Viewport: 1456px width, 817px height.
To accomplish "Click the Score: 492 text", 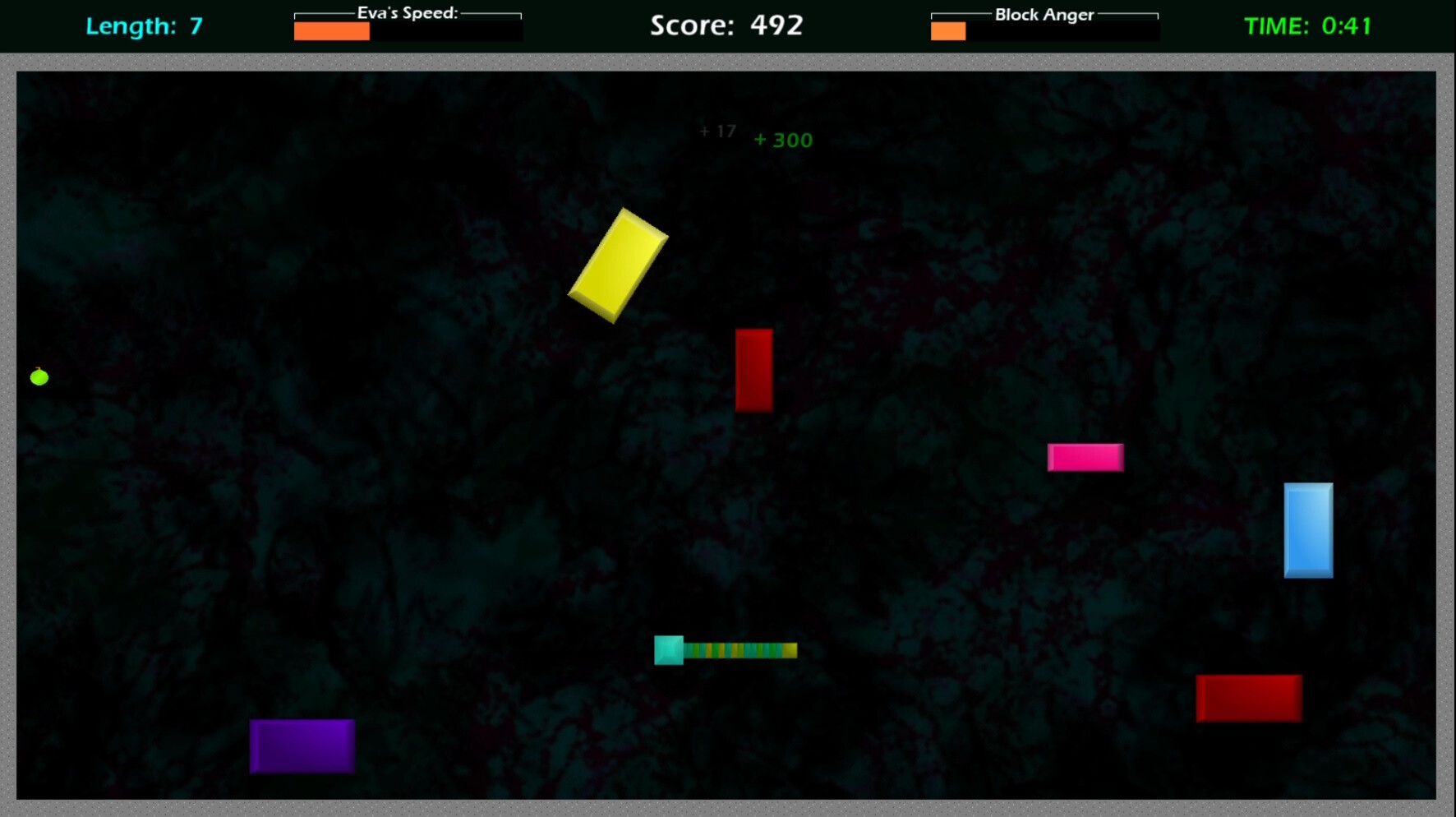I will (x=726, y=25).
